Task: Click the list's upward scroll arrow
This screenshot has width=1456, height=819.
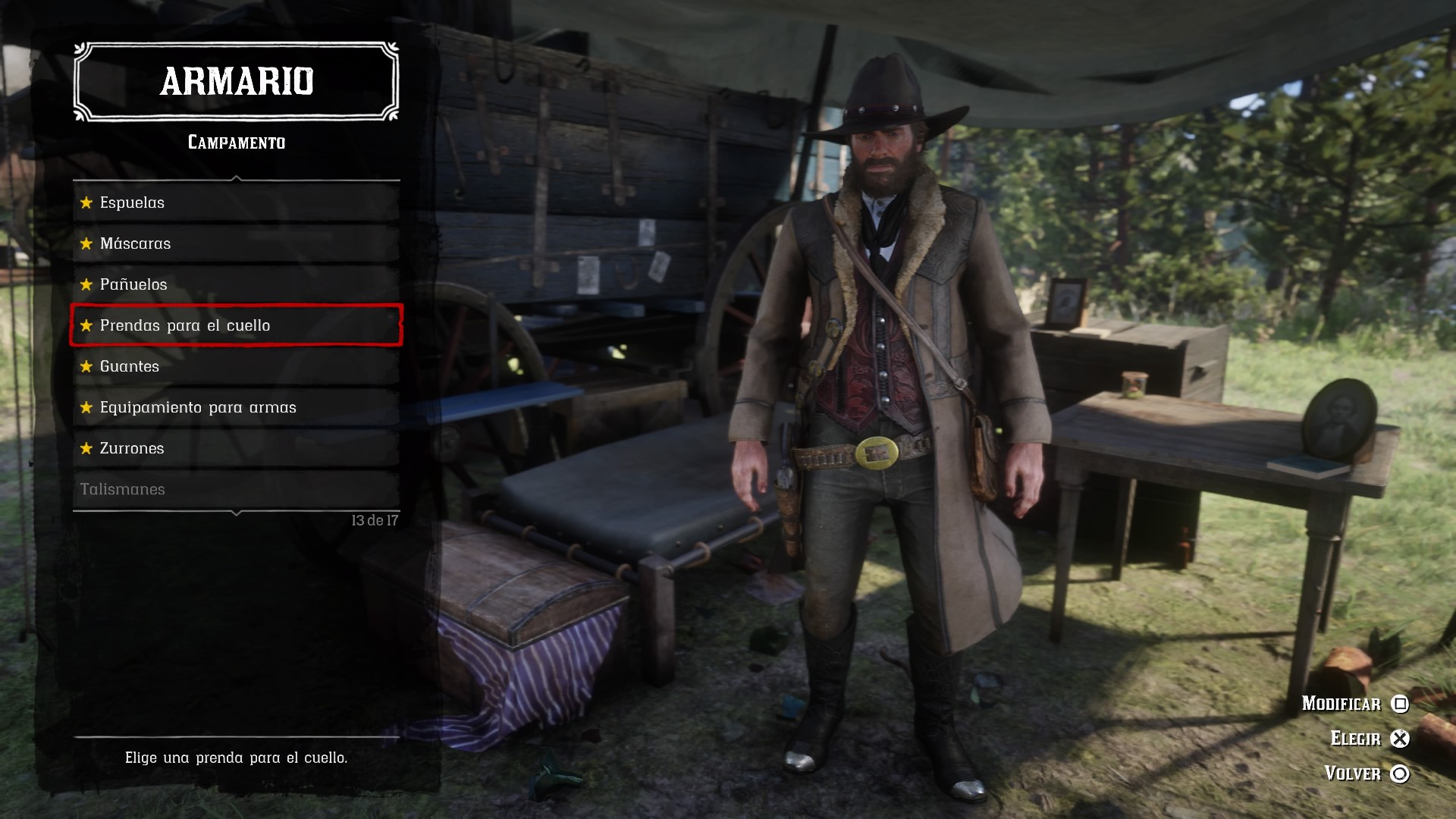Action: click(x=237, y=179)
